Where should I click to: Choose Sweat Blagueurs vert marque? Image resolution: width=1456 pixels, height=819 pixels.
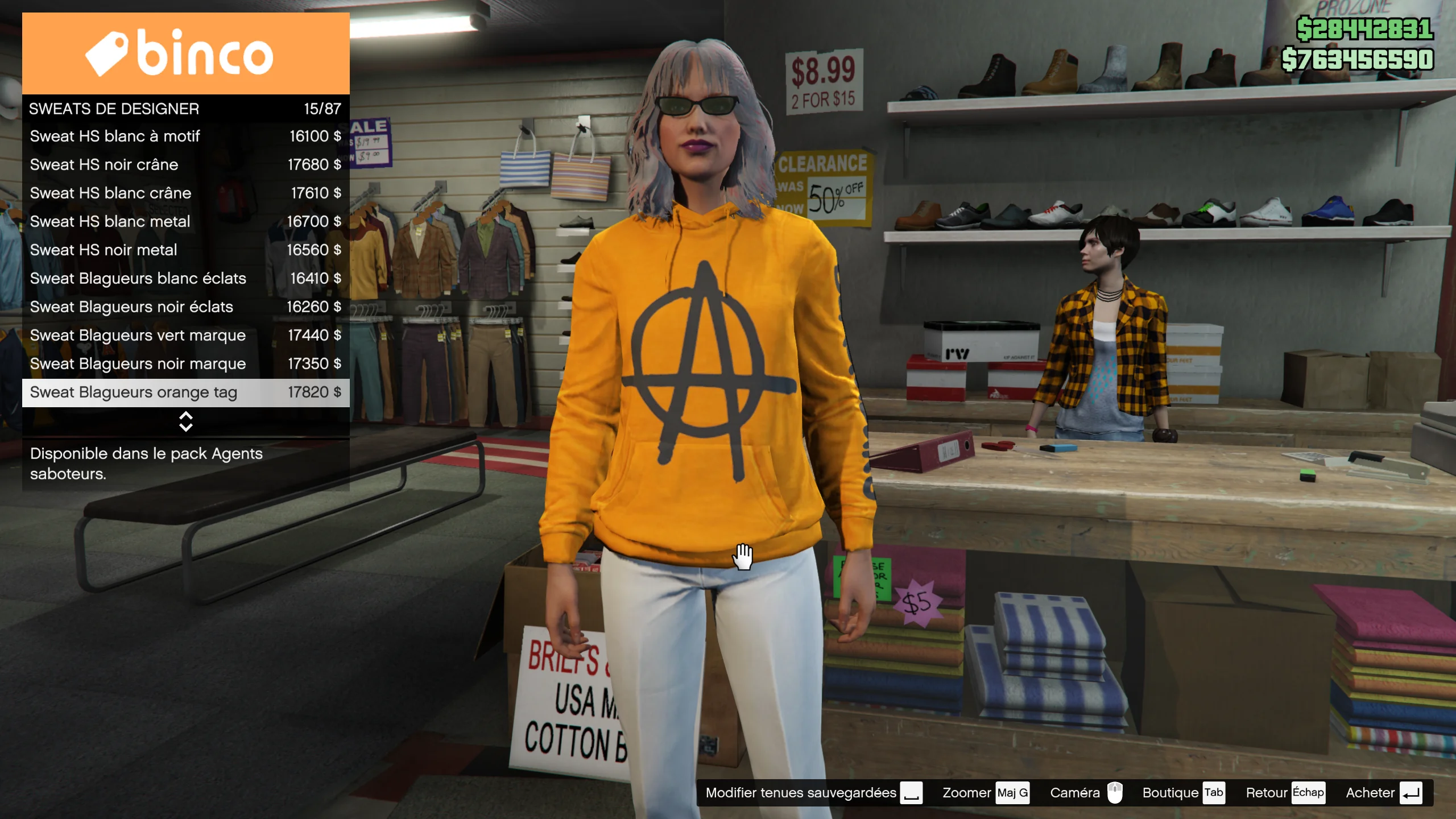185,336
